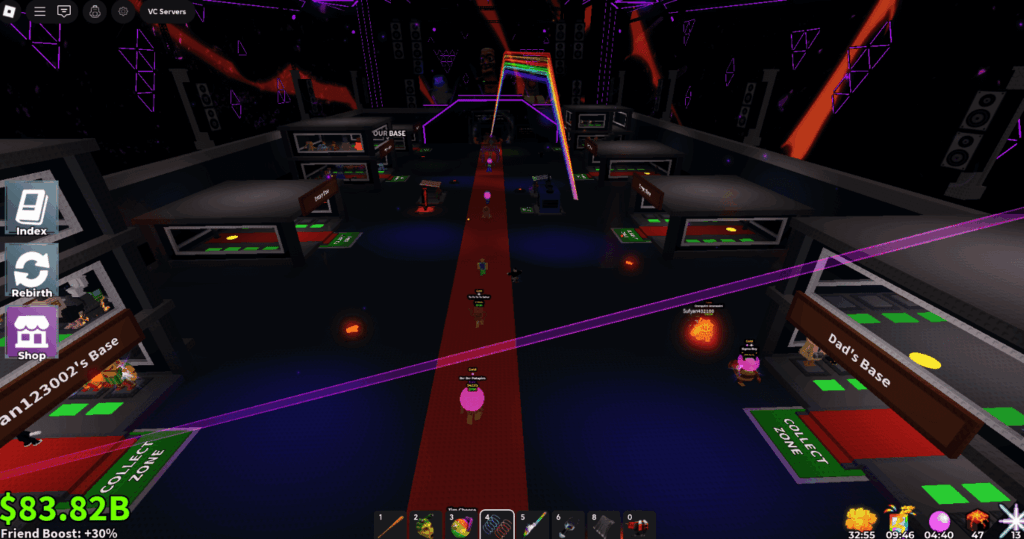The height and width of the screenshot is (539, 1024).
Task: Open the hamburger menu in the top bar
Action: 40,11
